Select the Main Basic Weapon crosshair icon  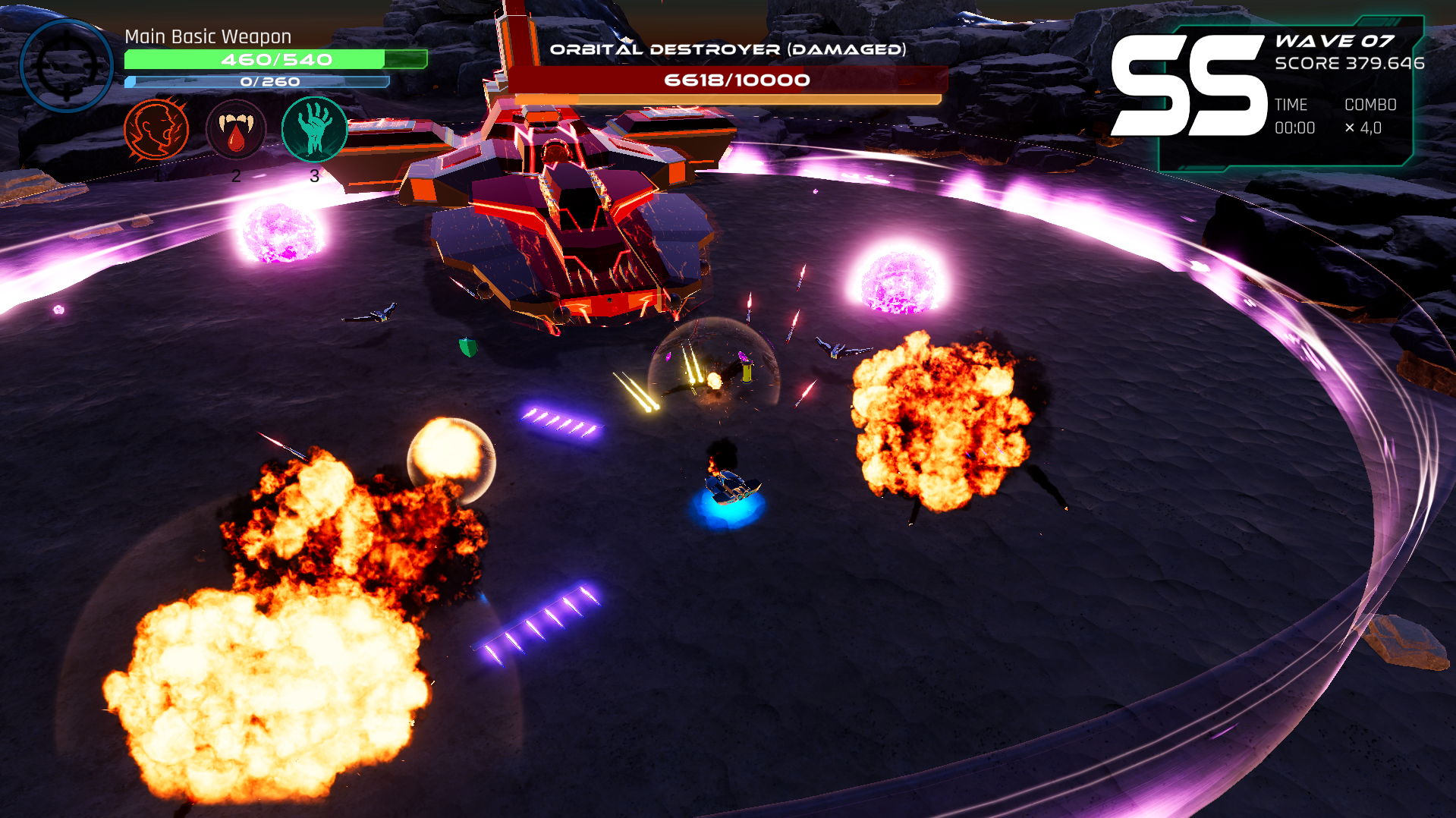point(67,66)
